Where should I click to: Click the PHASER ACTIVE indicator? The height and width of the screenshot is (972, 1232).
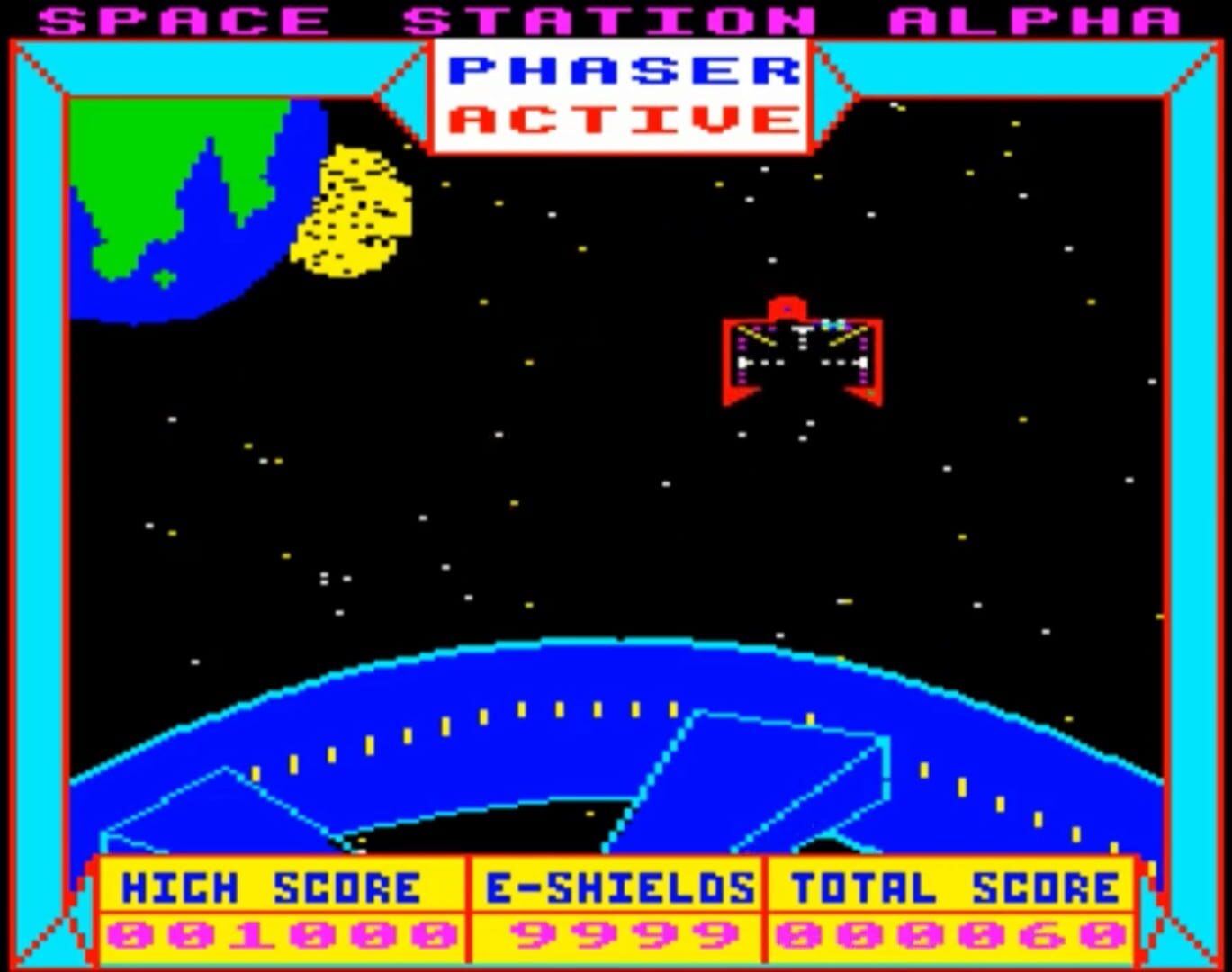click(621, 94)
